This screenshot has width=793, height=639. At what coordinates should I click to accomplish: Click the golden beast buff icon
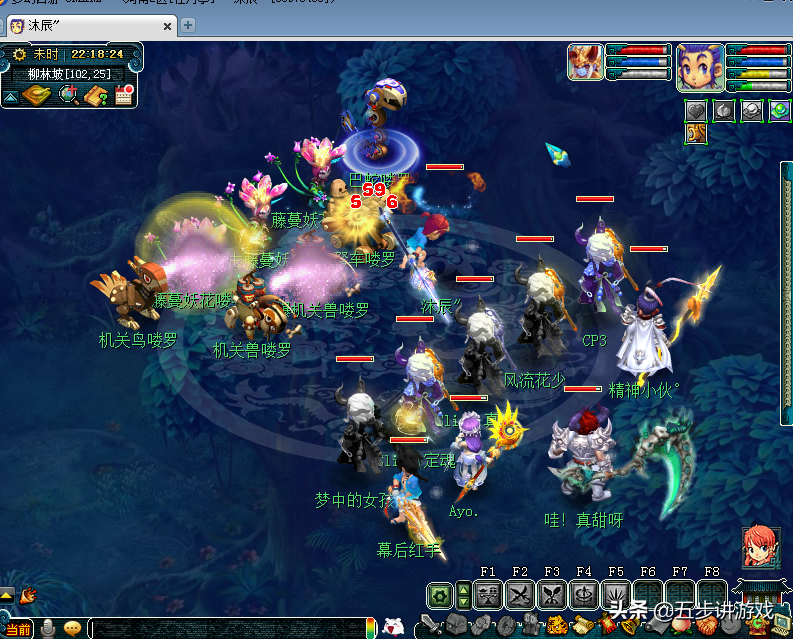[x=697, y=133]
